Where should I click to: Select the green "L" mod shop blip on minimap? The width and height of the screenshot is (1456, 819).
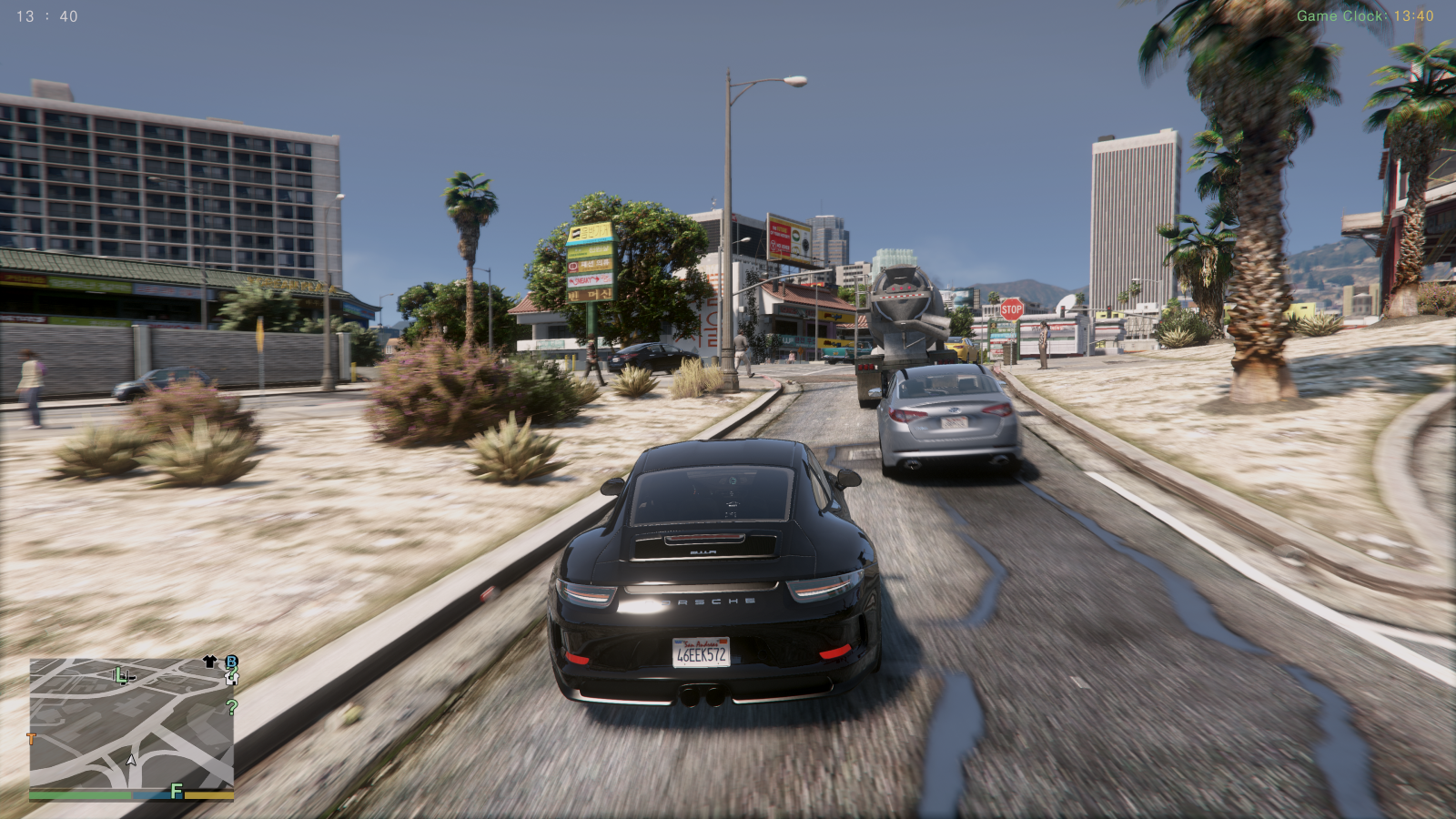point(121,676)
